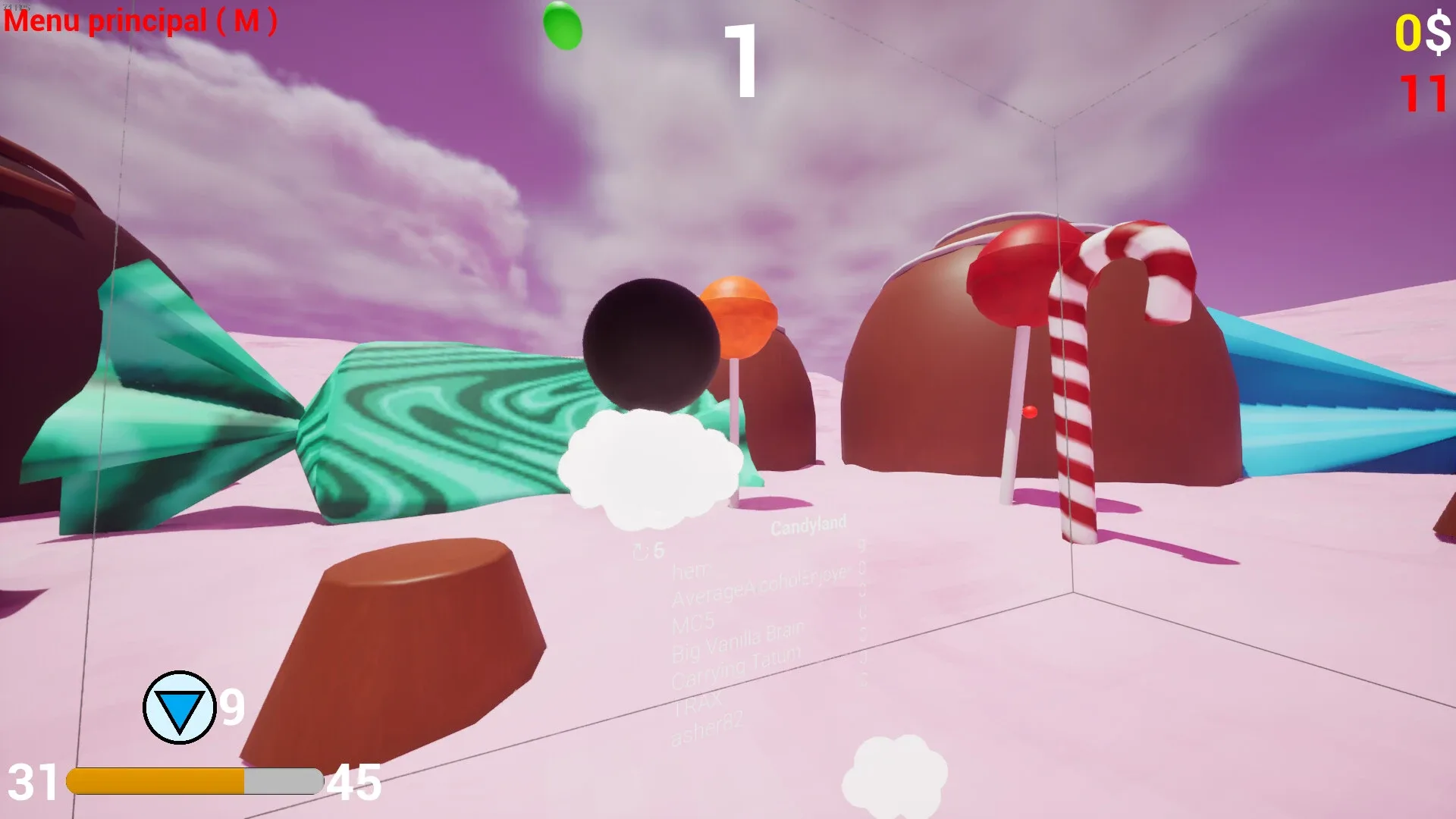The image size is (1456, 819).
Task: Click the large score number 1
Action: (741, 62)
